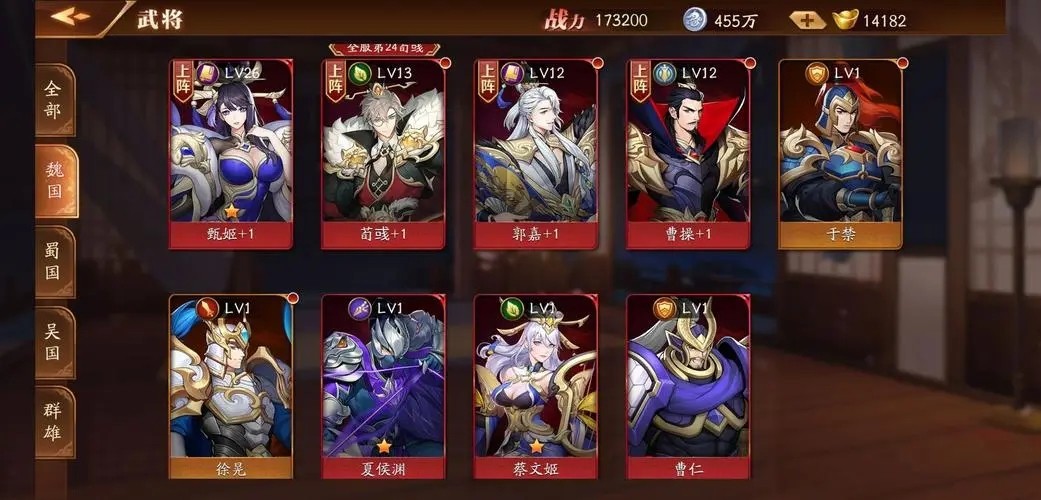The width and height of the screenshot is (1041, 500).
Task: Switch to the 全部 tab
Action: tap(55, 99)
